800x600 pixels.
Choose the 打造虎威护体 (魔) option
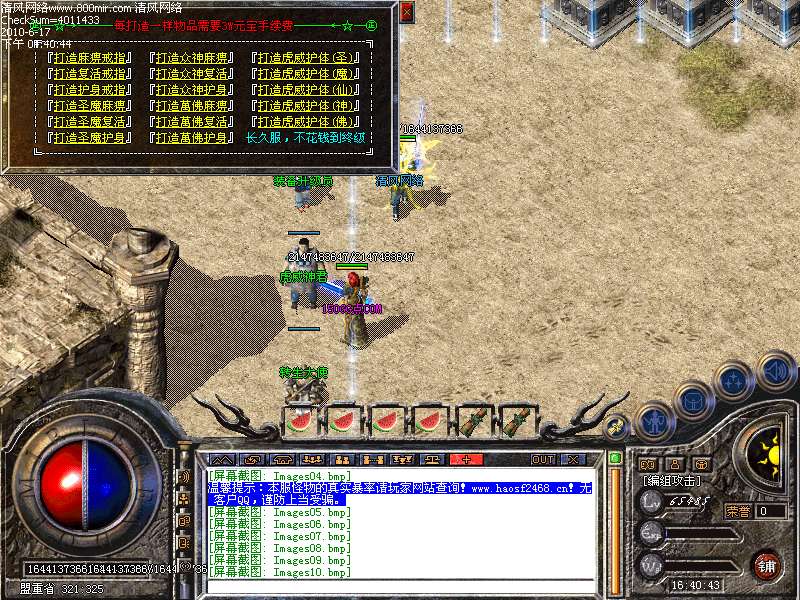tap(306, 74)
